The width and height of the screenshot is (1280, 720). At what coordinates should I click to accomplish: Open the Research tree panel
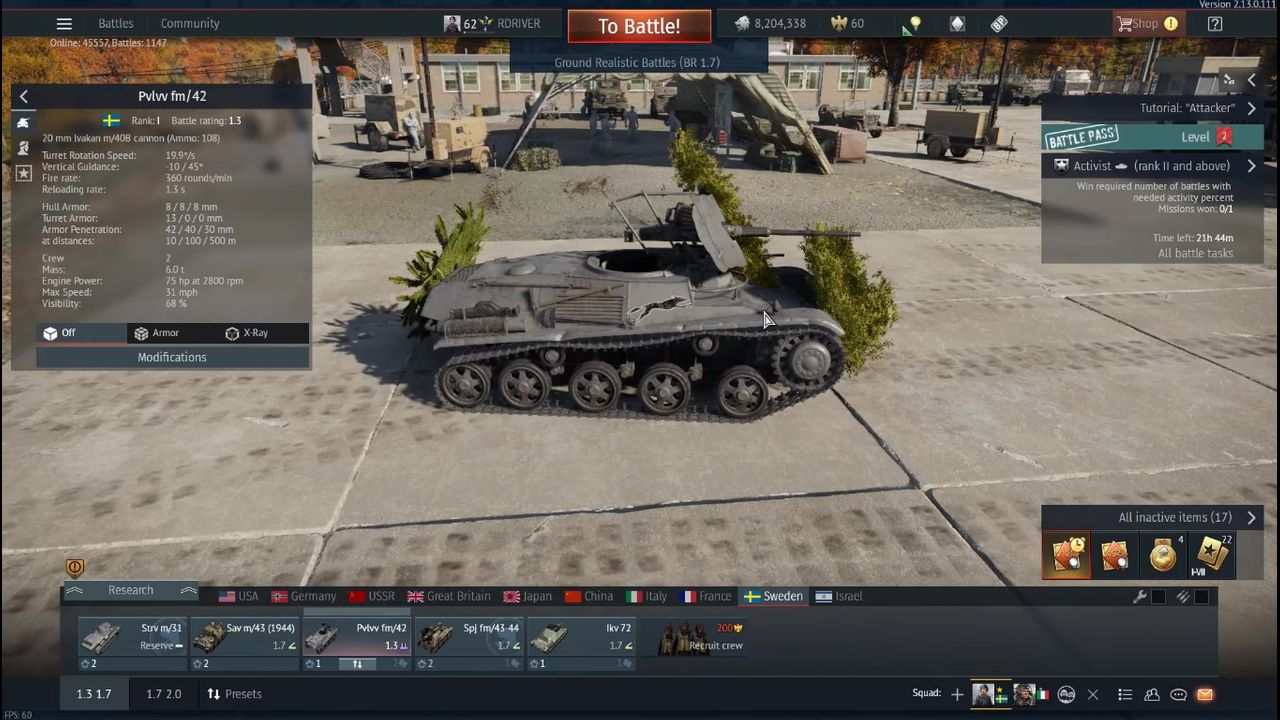(130, 590)
